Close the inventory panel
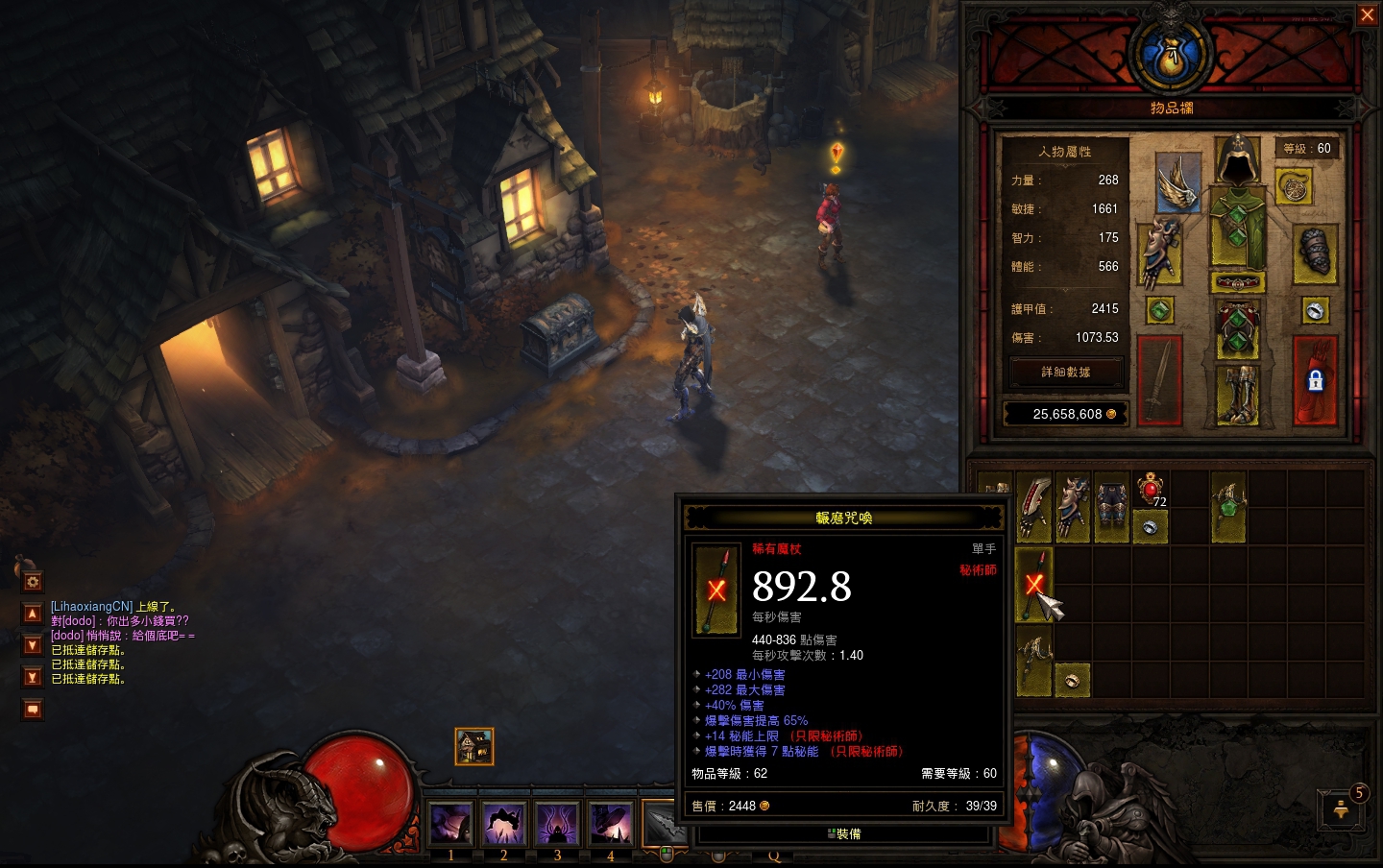The width and height of the screenshot is (1383, 868). [x=1368, y=14]
